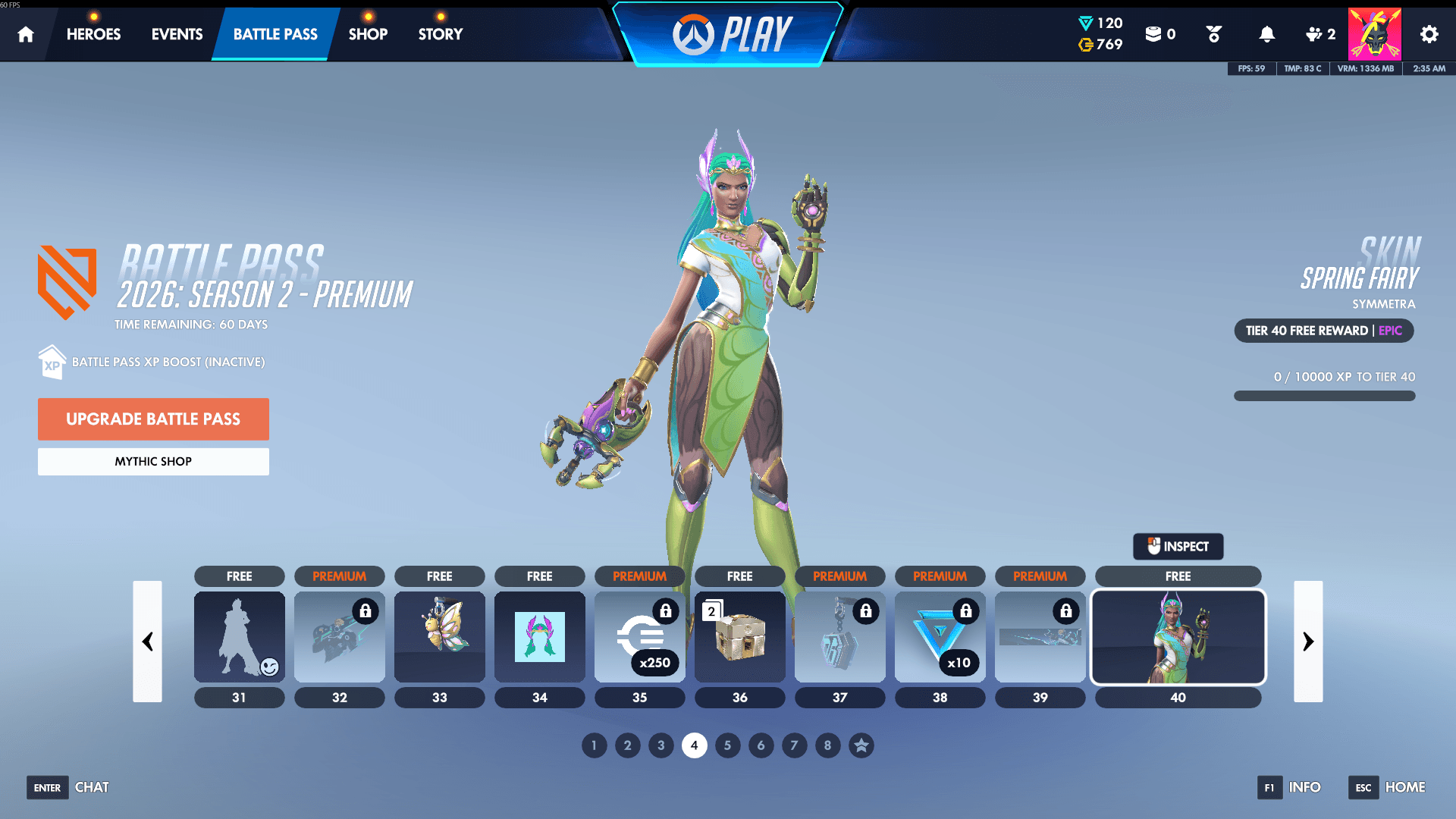Viewport: 1456px width, 819px height.
Task: Open challenges via the flask icon
Action: [1213, 33]
